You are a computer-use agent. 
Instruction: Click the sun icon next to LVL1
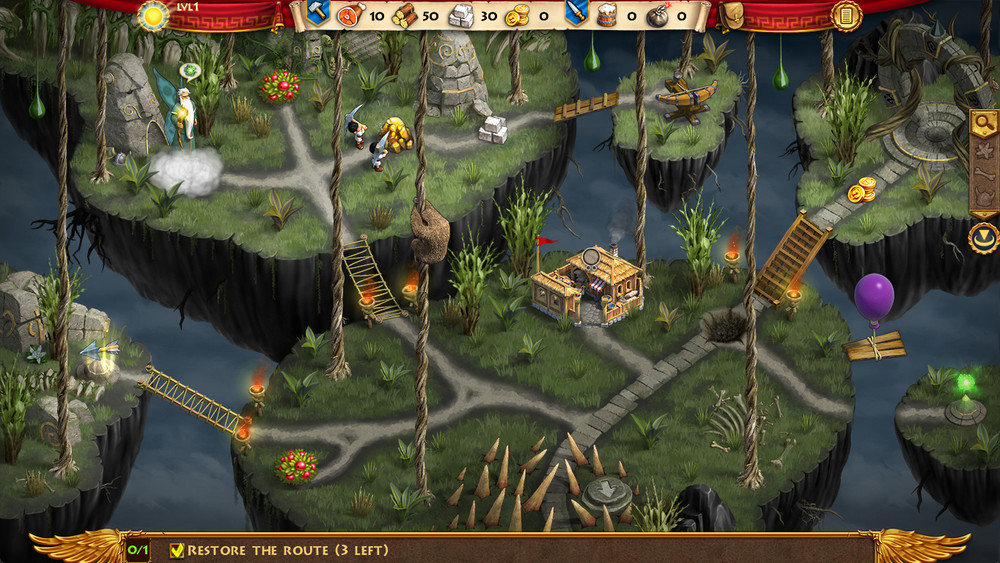(x=154, y=15)
